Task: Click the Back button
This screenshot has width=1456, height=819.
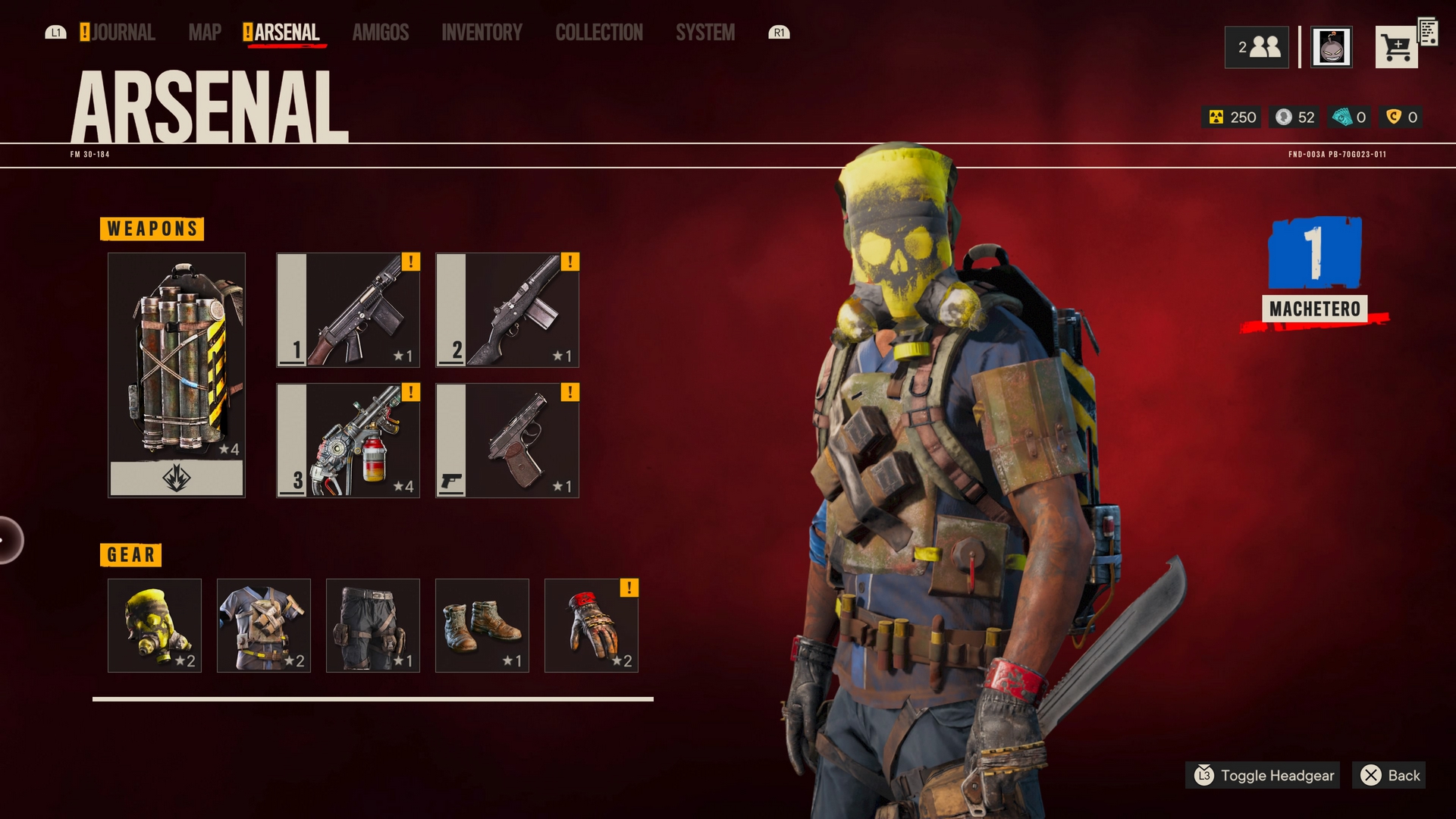Action: (1390, 775)
